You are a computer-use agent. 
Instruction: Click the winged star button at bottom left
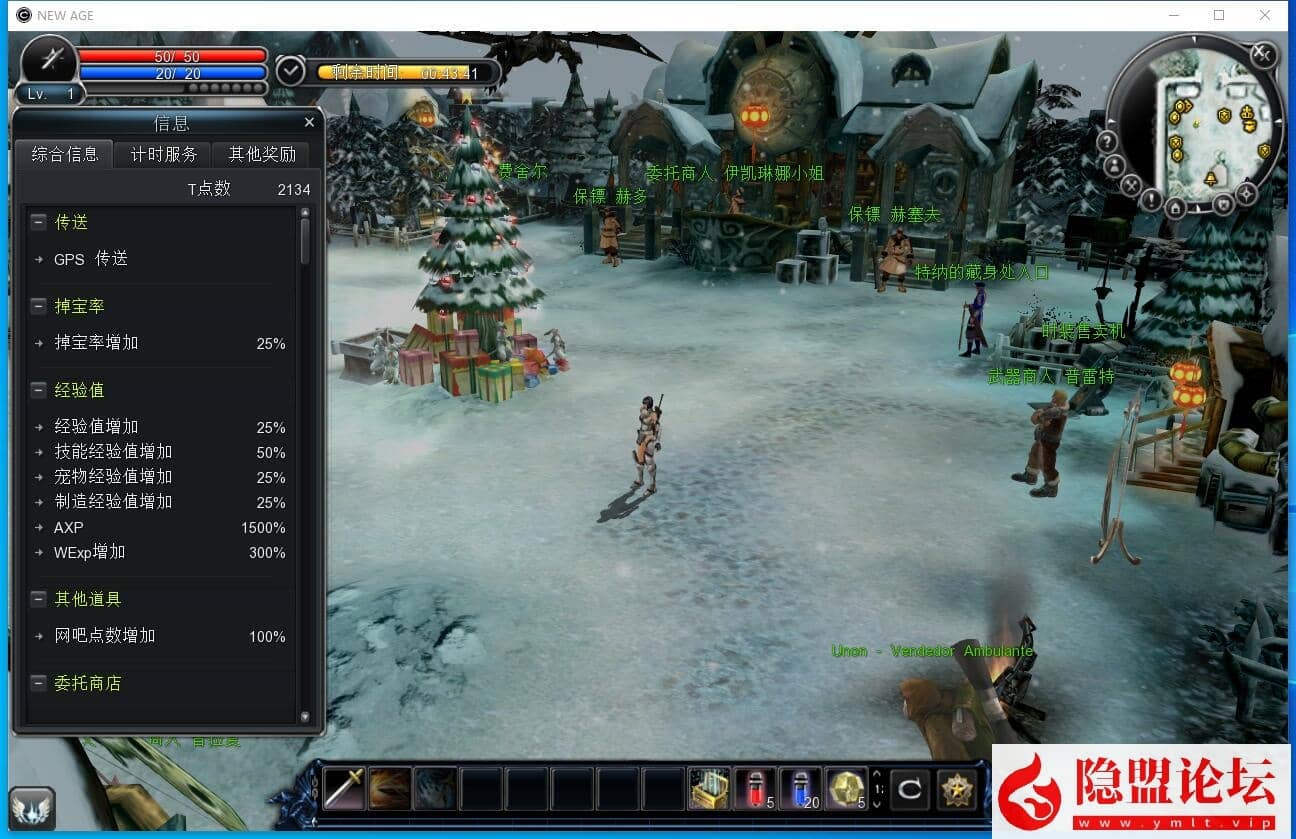coord(33,806)
